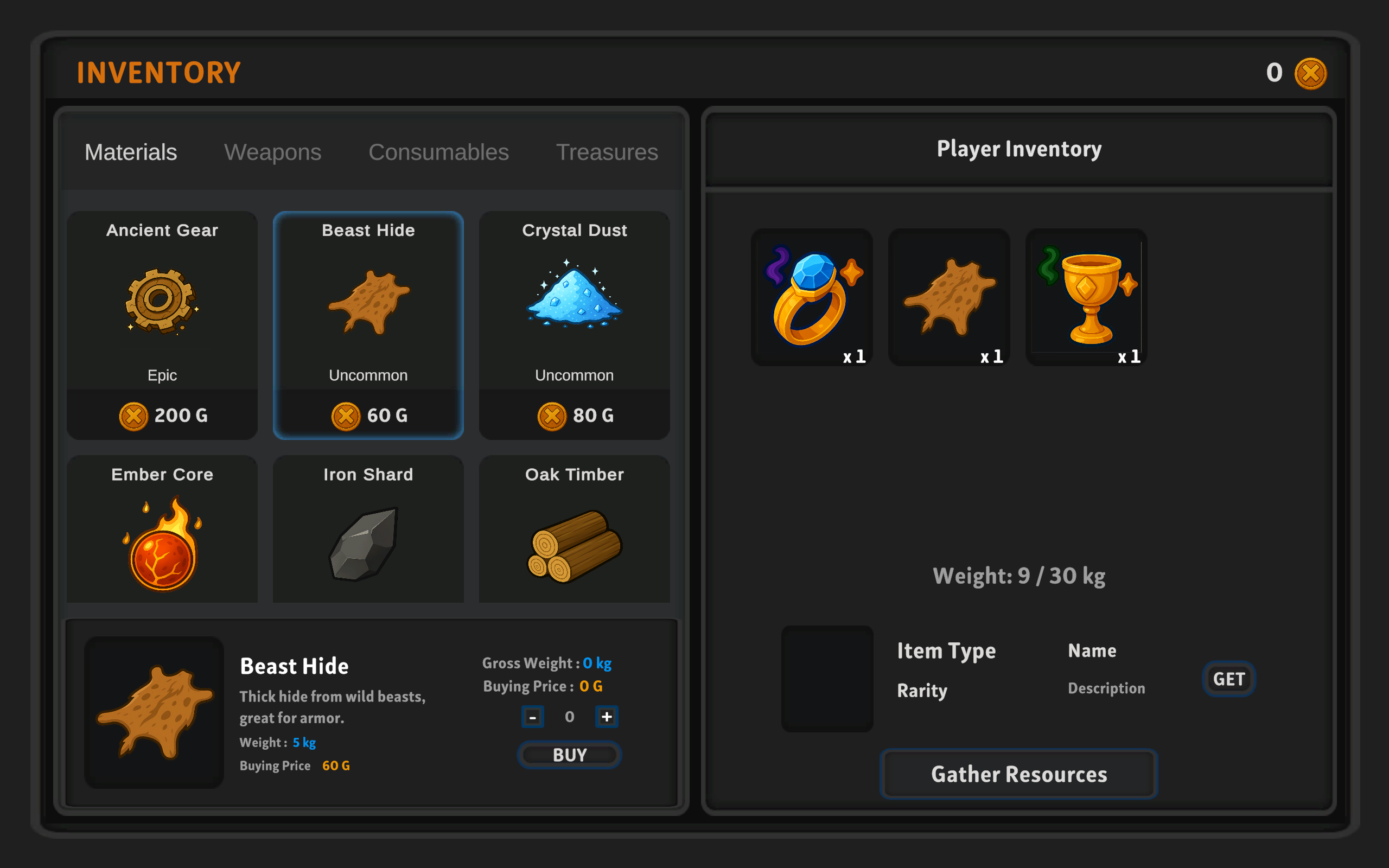This screenshot has width=1389, height=868.
Task: Click the Beast Hide detail thumbnail
Action: pyautogui.click(x=153, y=713)
